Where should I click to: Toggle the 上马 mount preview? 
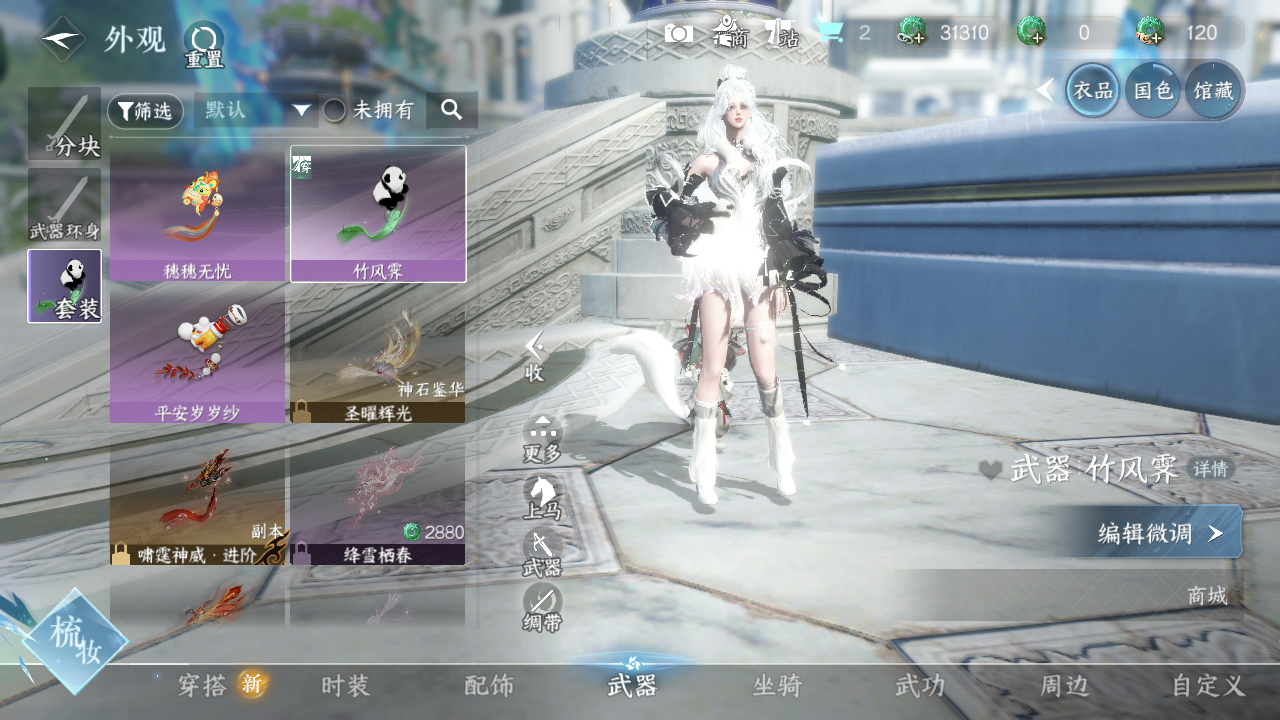tap(543, 497)
